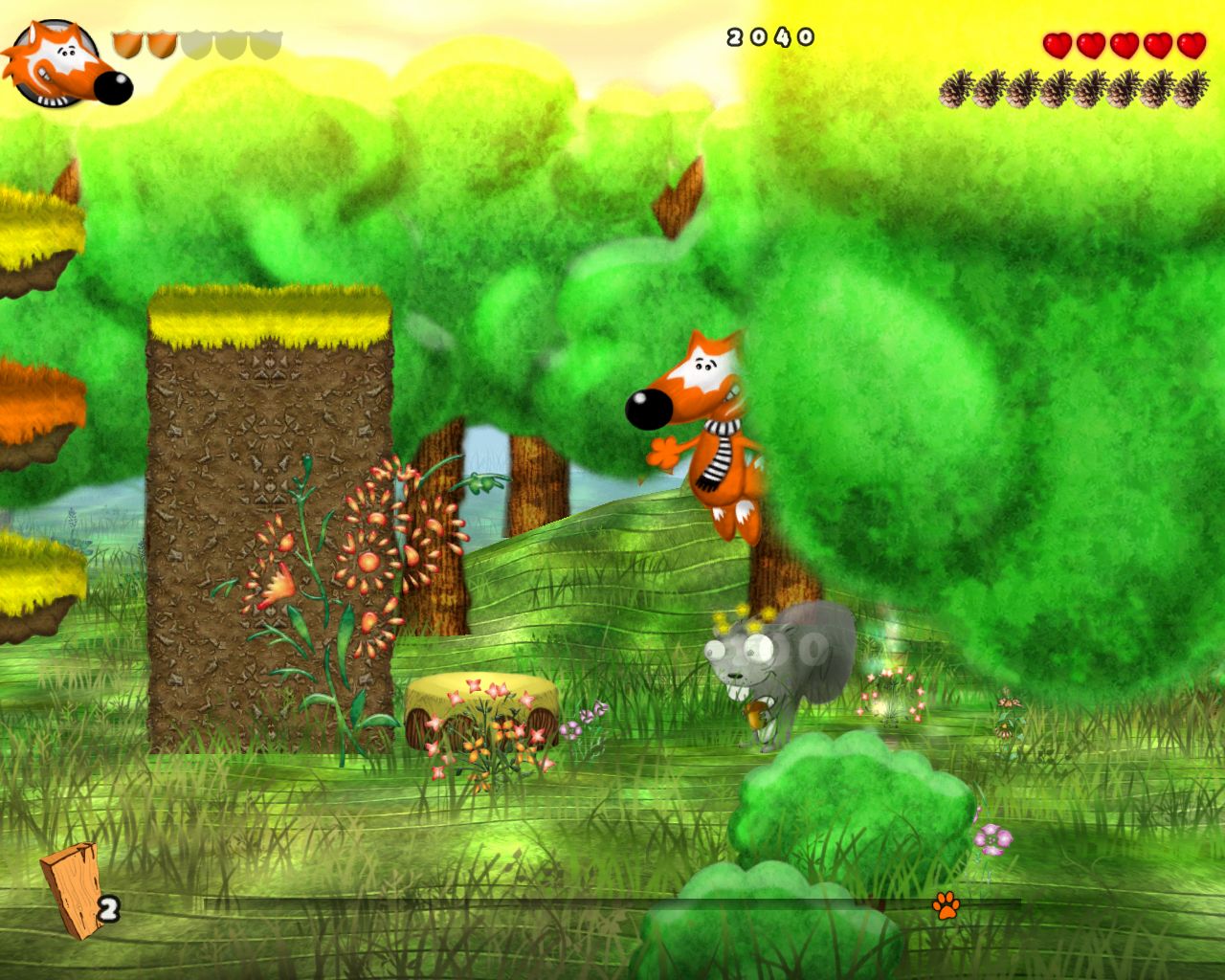Toggle the second orange shield indicator
This screenshot has width=1225, height=980.
click(x=161, y=43)
